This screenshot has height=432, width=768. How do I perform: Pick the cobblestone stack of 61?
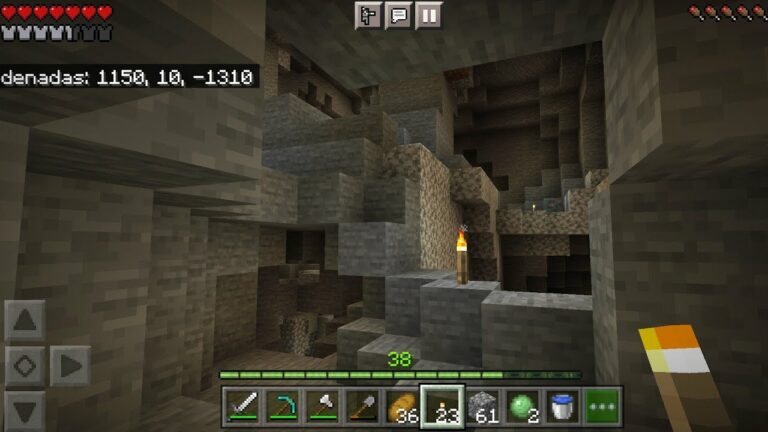tap(482, 406)
